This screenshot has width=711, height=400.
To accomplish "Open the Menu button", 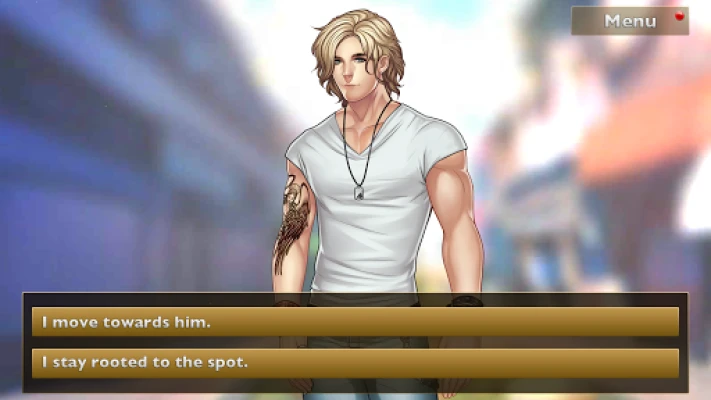I will (x=630, y=21).
